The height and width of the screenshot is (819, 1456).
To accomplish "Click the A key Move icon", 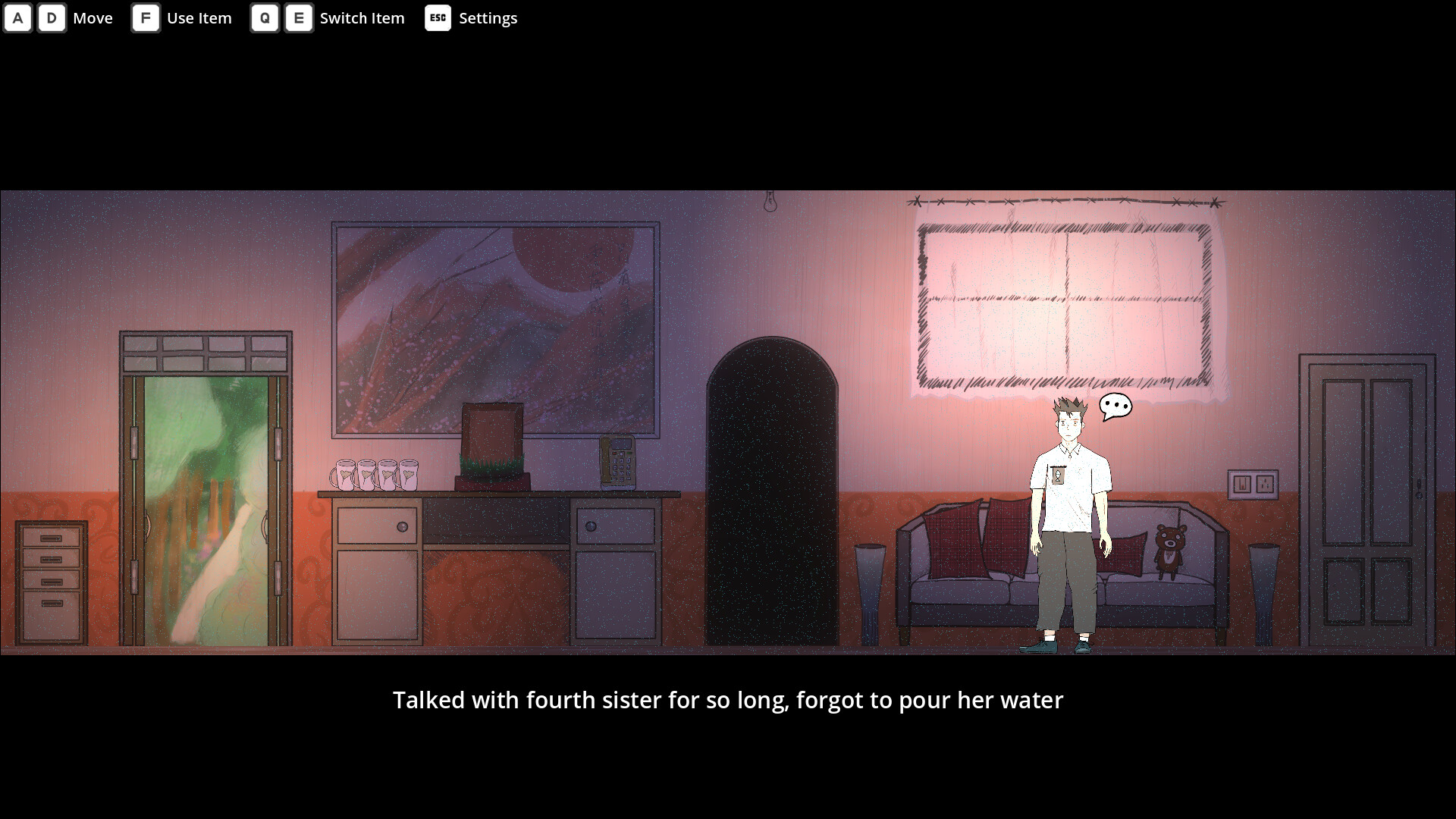I will click(x=17, y=17).
